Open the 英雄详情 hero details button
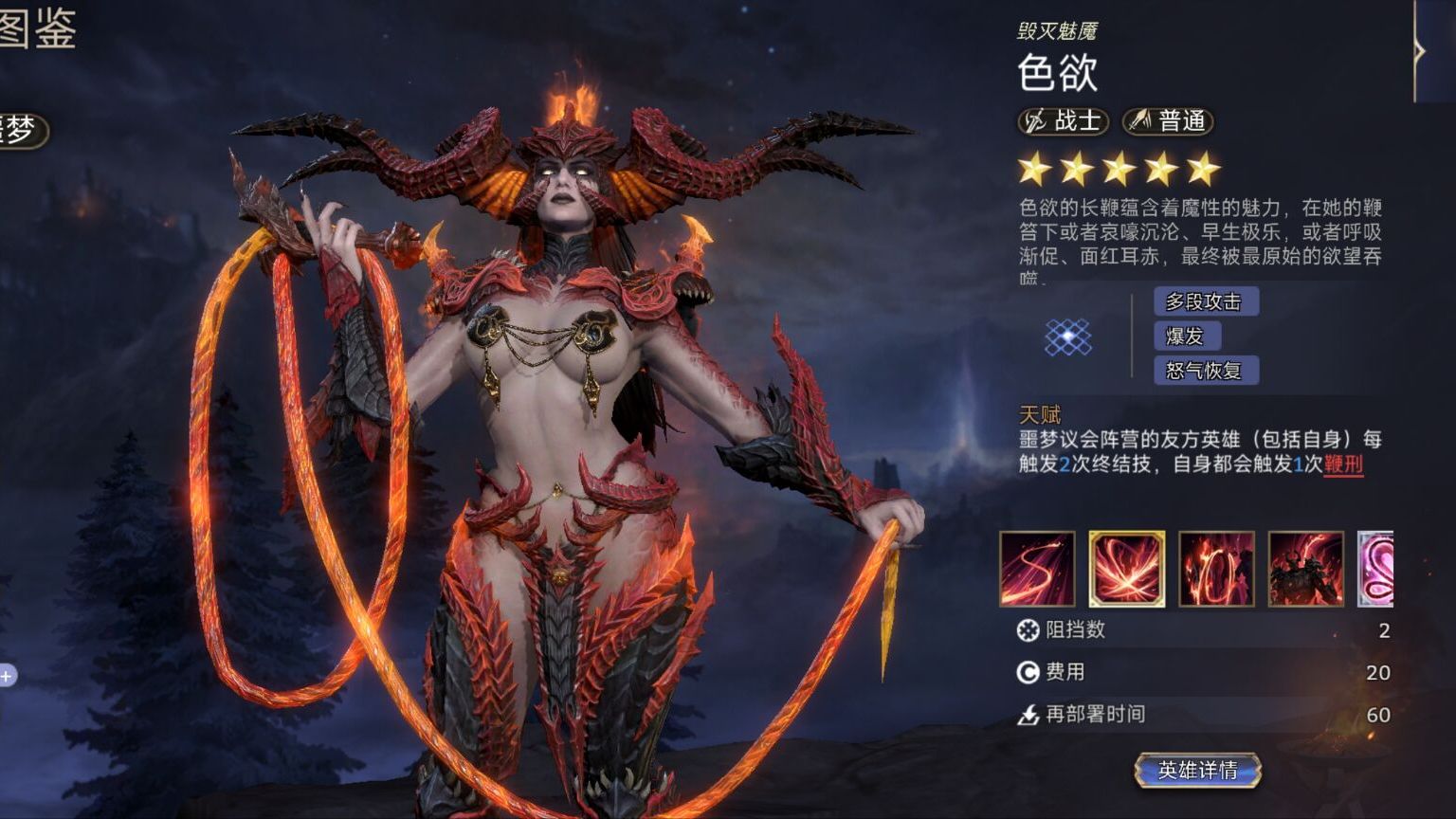The width and height of the screenshot is (1456, 819). click(1198, 771)
